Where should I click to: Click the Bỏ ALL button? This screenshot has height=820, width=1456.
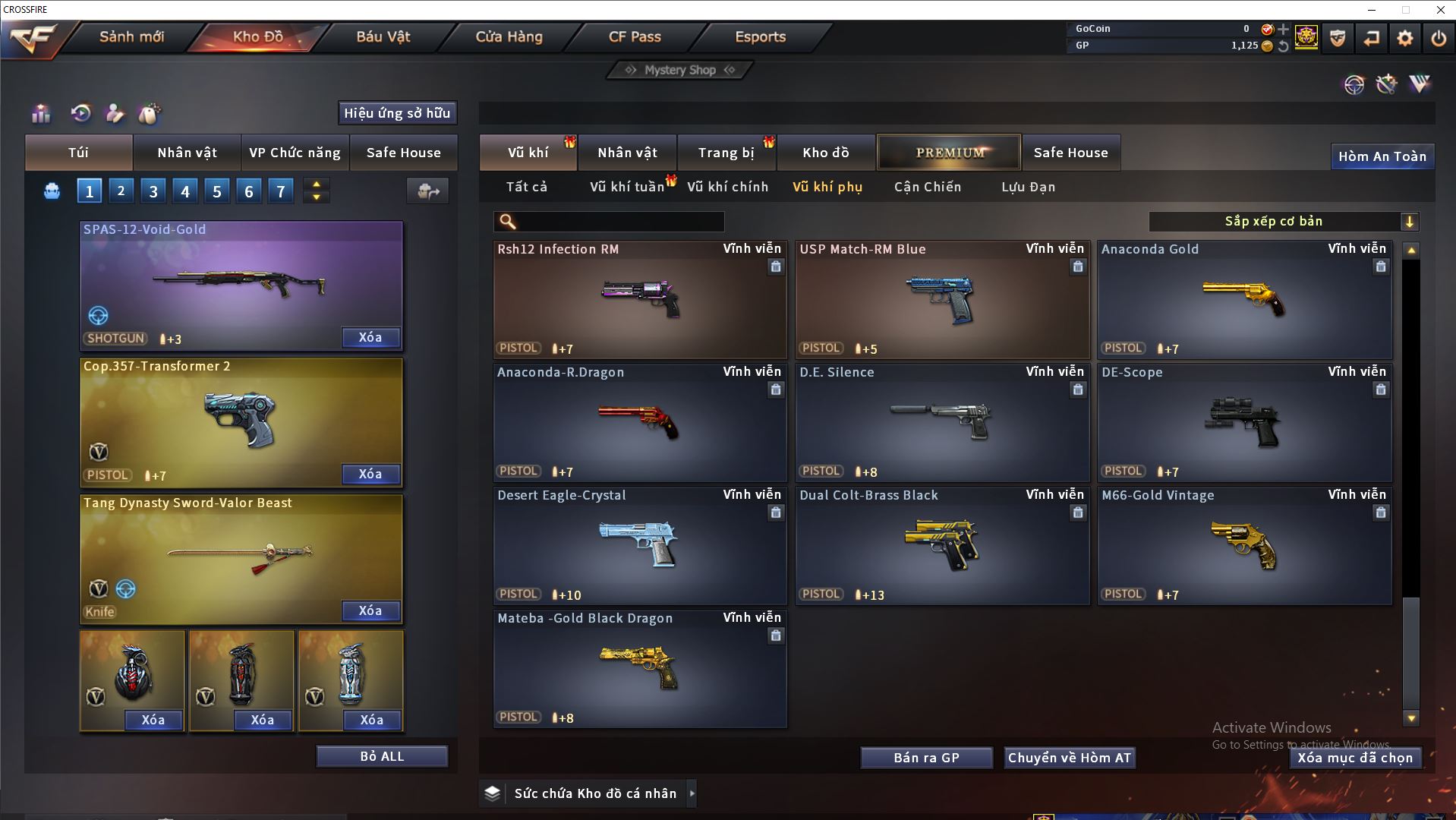click(x=382, y=756)
